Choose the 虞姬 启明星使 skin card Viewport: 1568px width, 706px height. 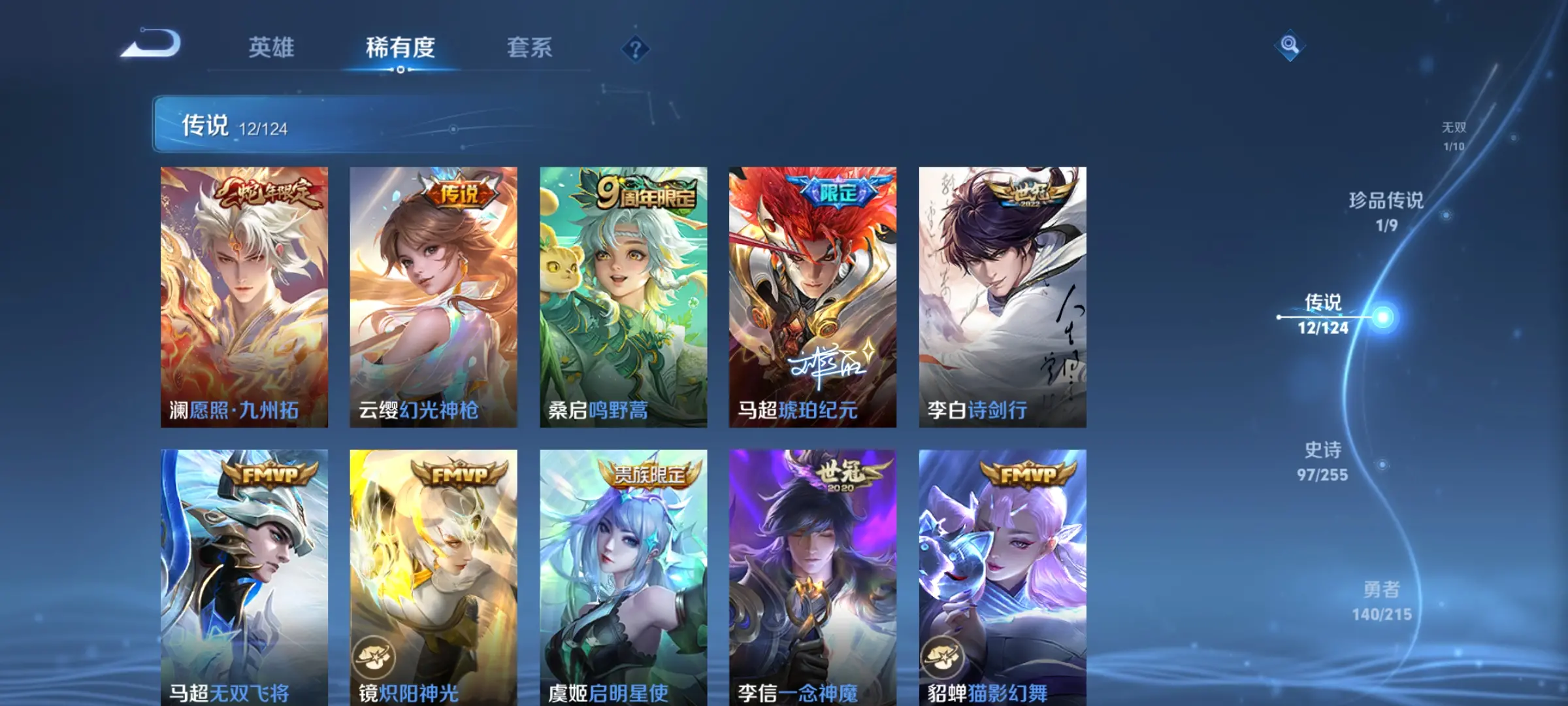[x=623, y=577]
